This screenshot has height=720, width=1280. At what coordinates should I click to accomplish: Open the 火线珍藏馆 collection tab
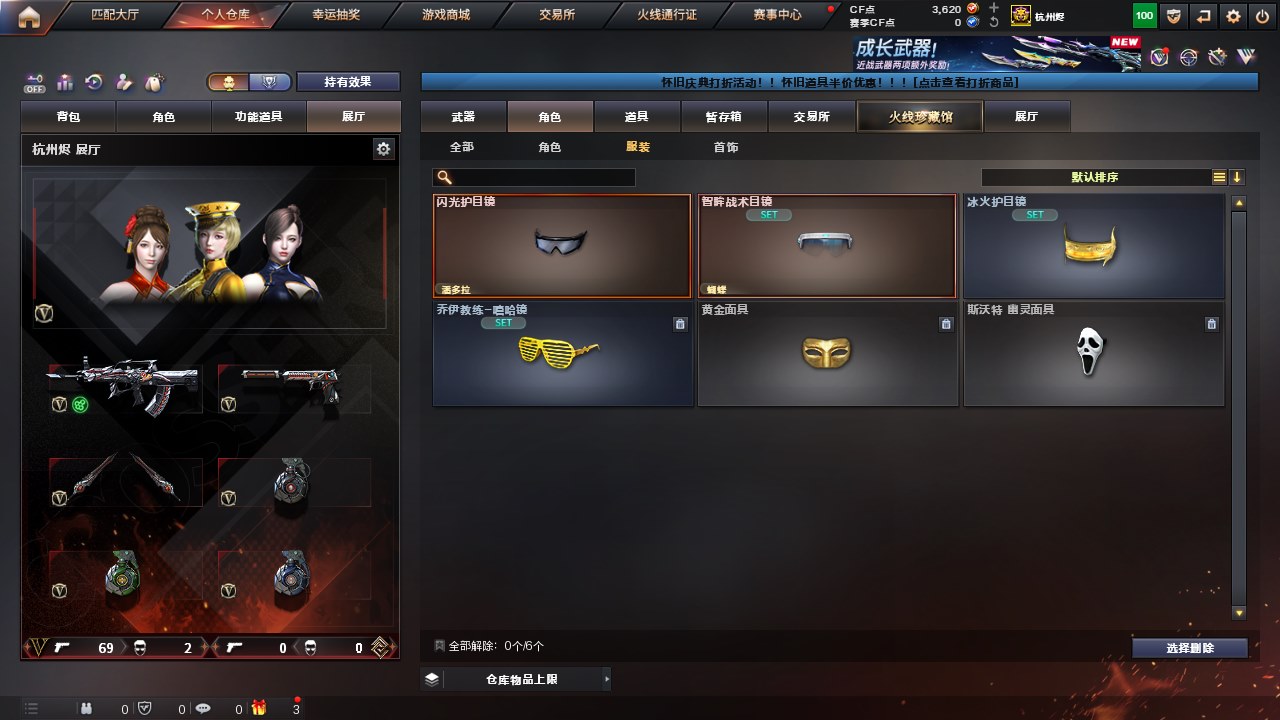[x=920, y=117]
